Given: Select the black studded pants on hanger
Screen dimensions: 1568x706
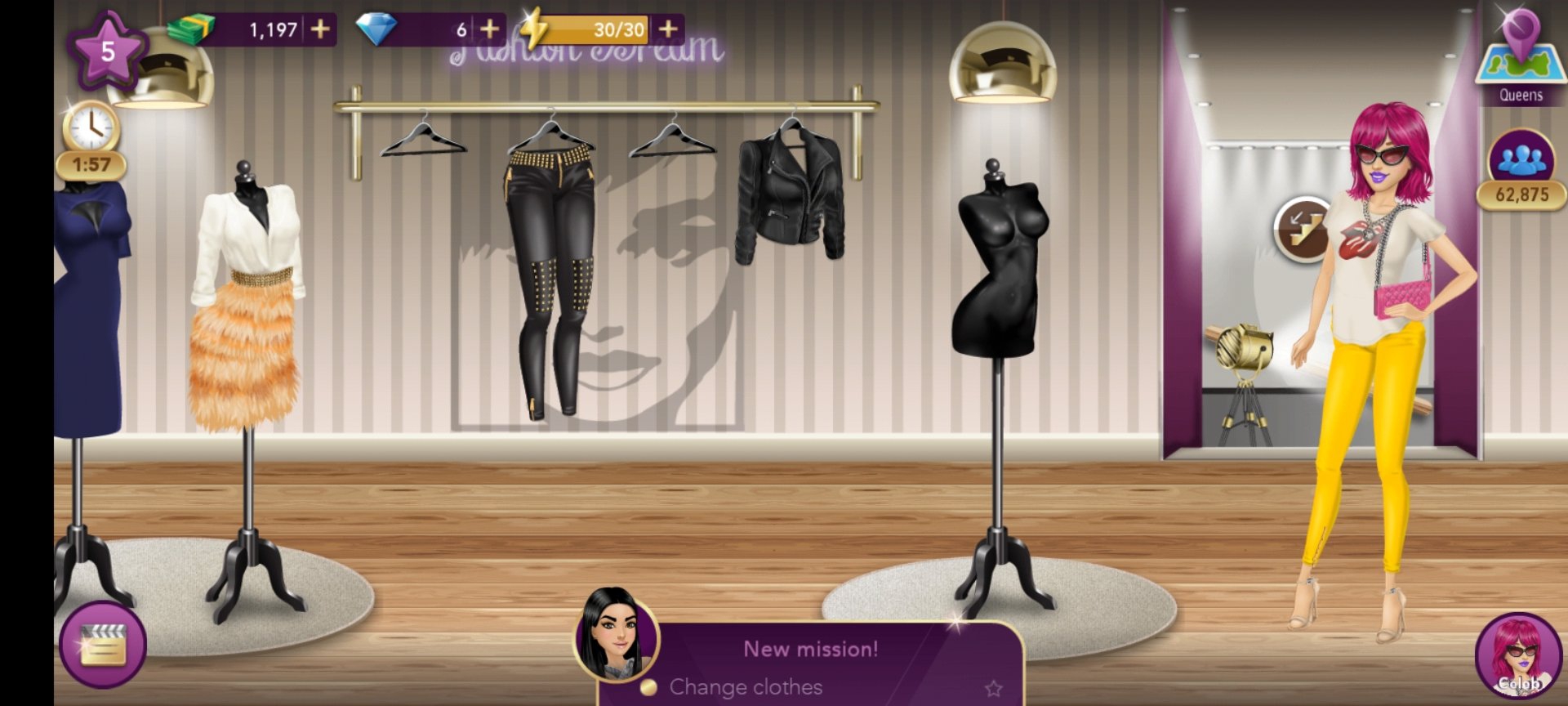Looking at the screenshot, I should click(549, 278).
